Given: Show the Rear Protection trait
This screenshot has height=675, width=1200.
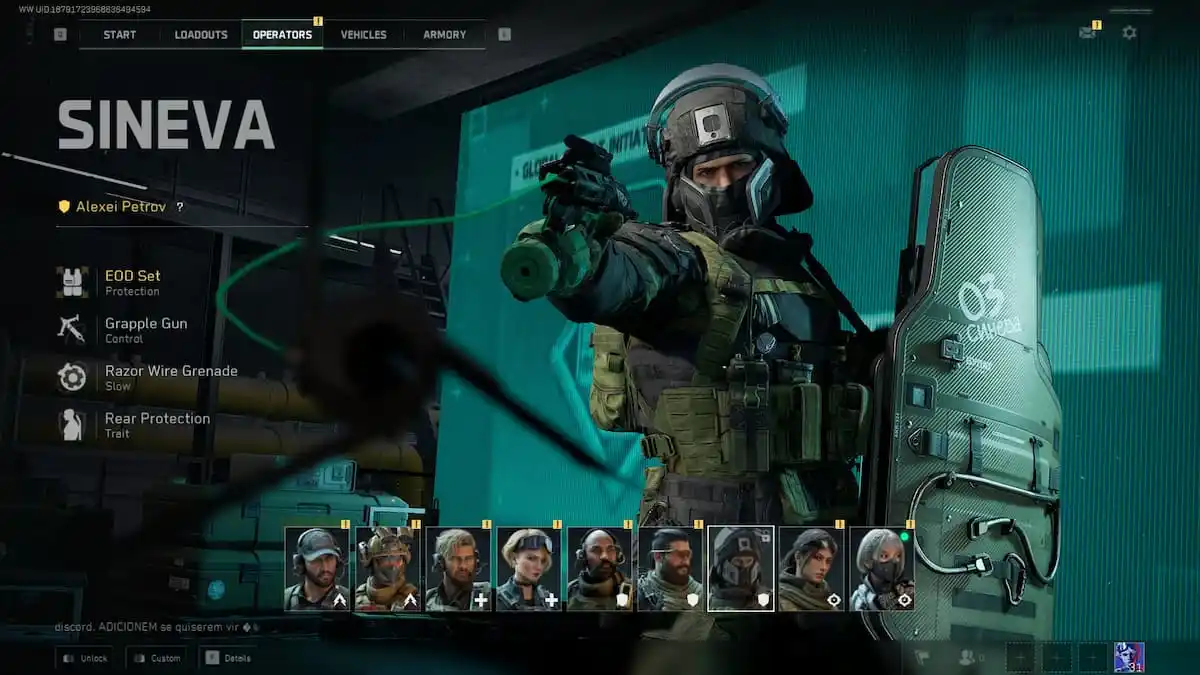Looking at the screenshot, I should pyautogui.click(x=157, y=425).
